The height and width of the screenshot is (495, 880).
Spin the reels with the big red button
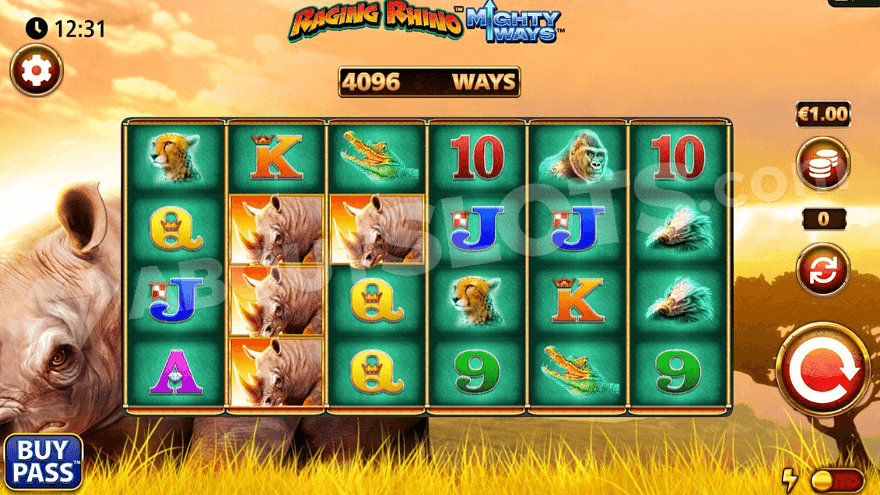coord(823,369)
